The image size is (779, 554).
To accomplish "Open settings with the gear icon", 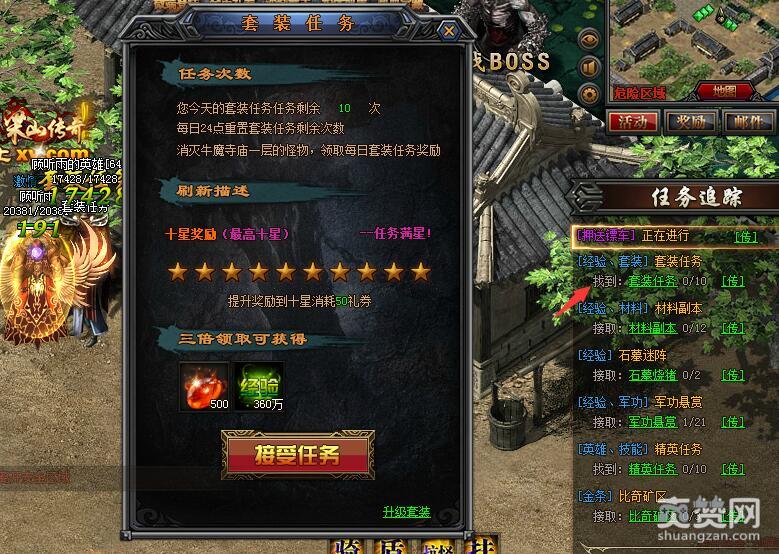I will (x=590, y=94).
